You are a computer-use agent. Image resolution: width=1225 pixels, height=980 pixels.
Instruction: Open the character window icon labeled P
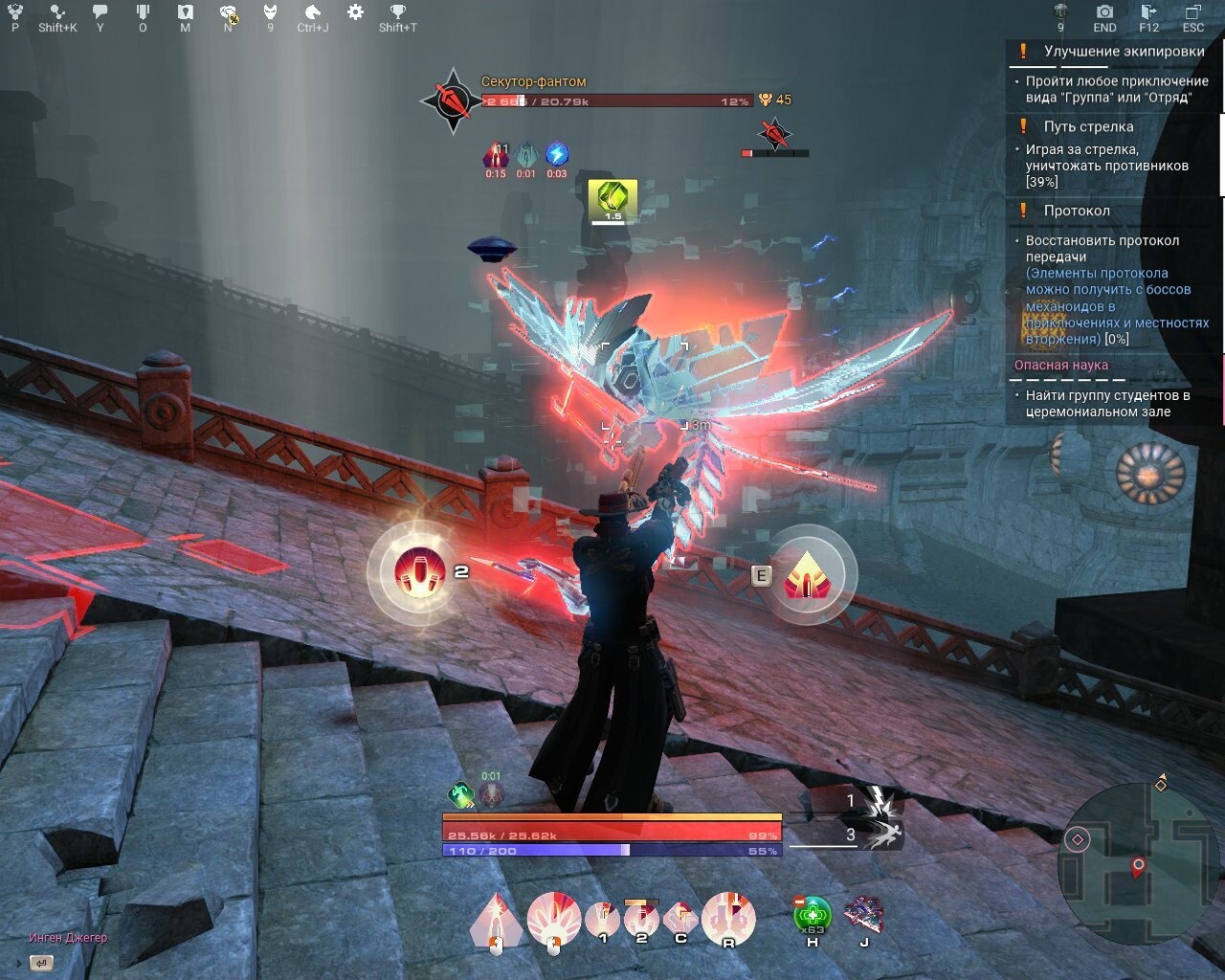point(13,13)
